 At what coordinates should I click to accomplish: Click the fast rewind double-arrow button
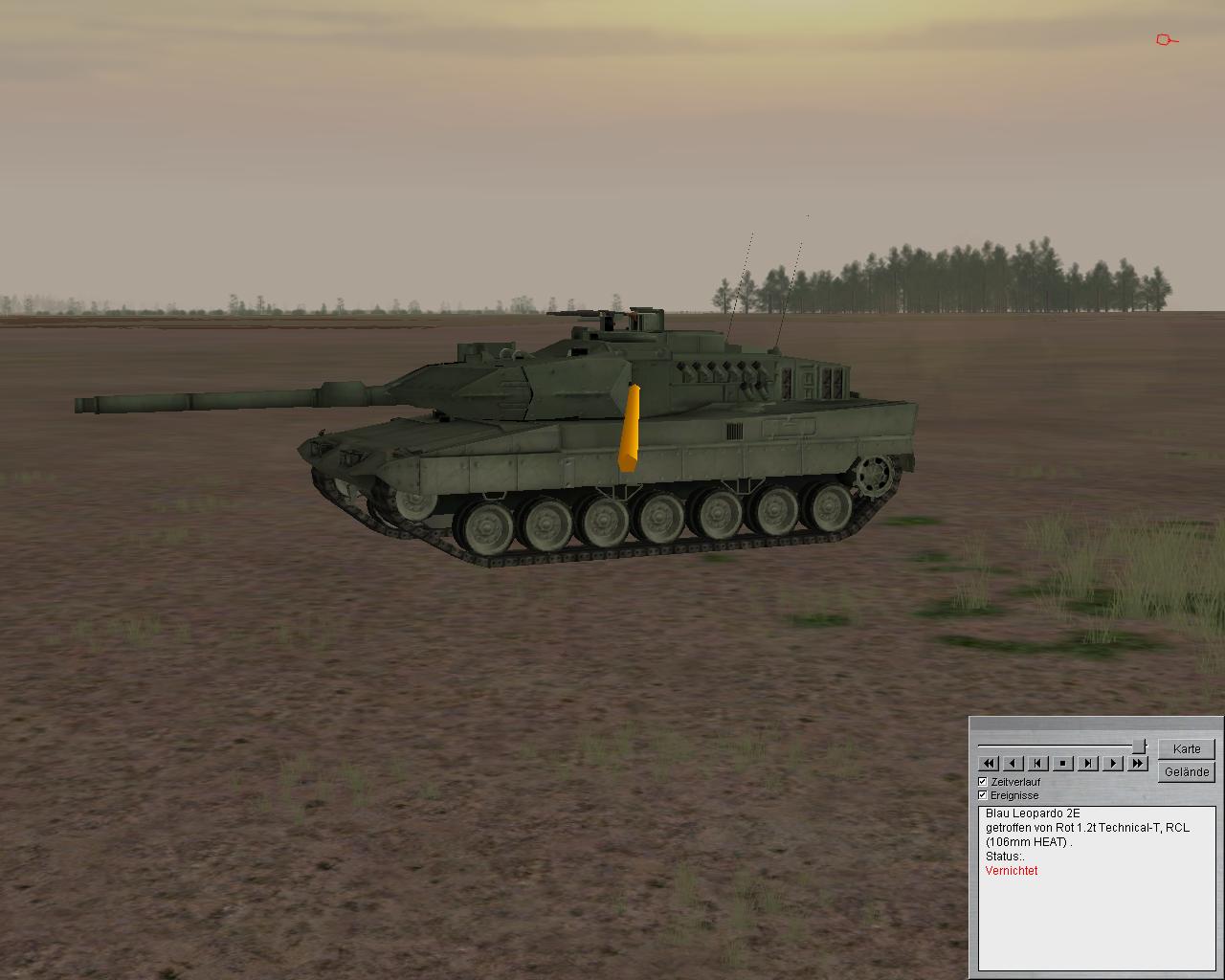tap(989, 763)
